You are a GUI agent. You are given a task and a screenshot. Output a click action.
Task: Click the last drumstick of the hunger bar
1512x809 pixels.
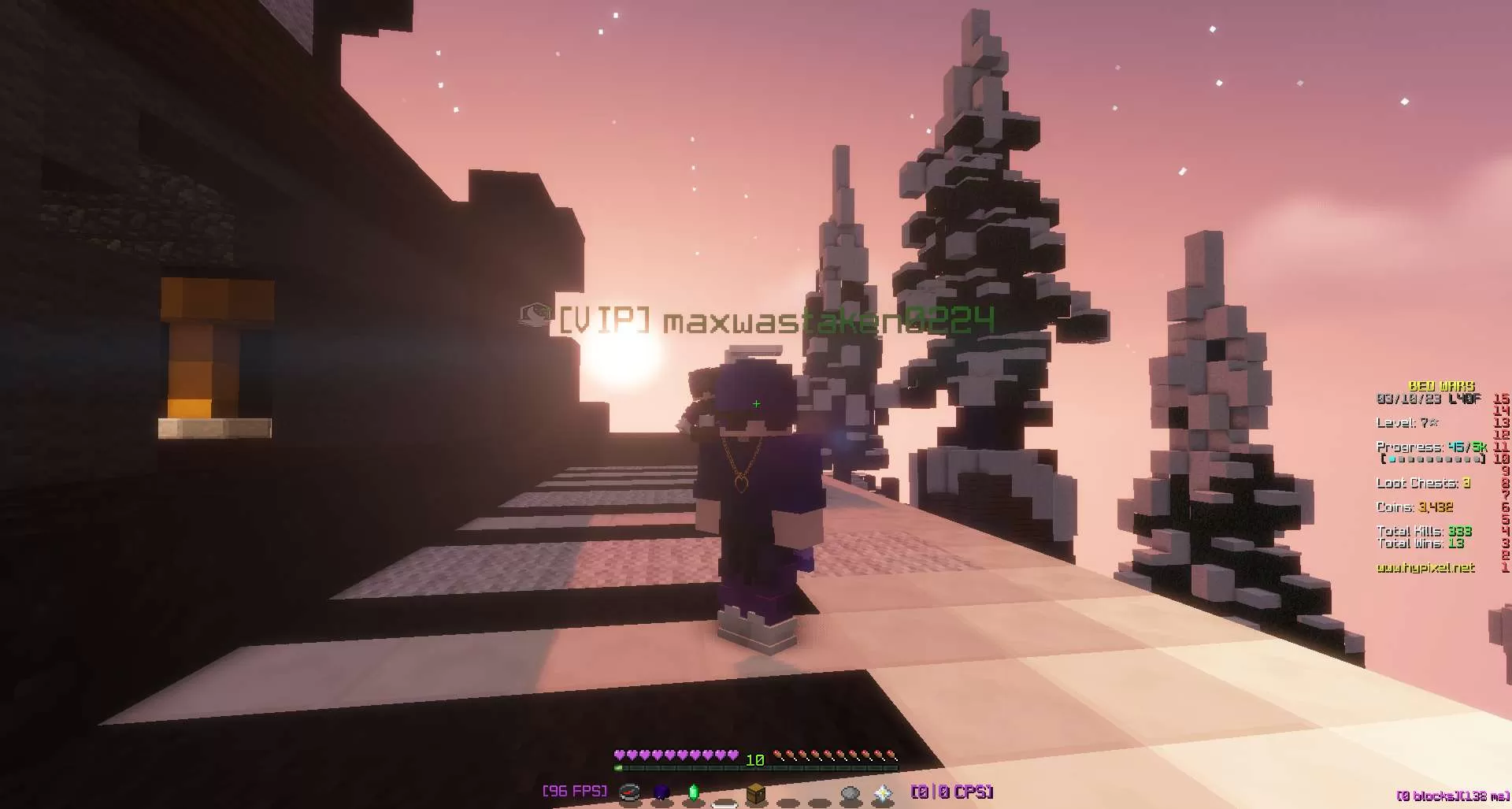(890, 754)
